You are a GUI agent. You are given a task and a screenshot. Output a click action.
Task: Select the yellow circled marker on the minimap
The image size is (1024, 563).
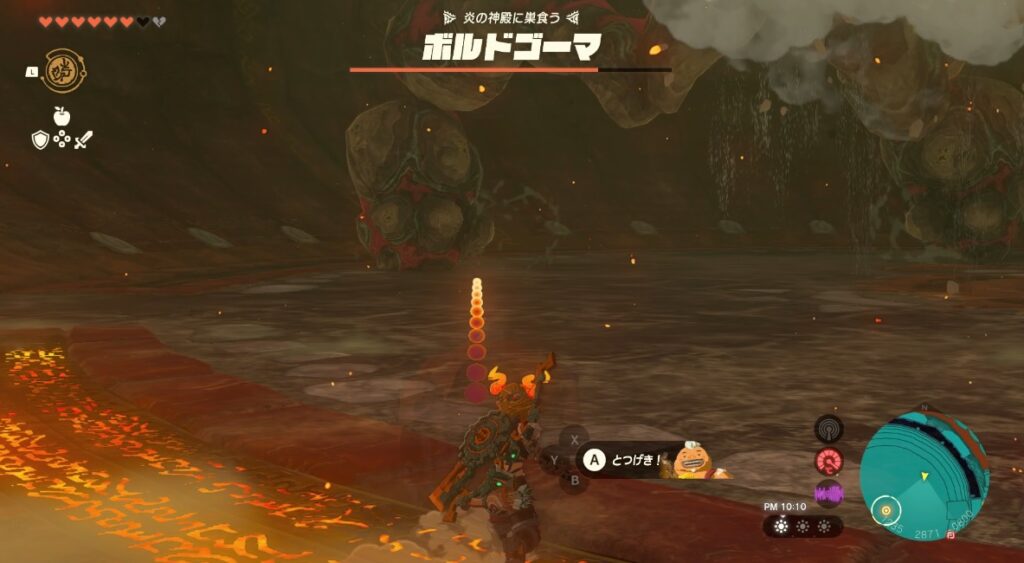(884, 510)
